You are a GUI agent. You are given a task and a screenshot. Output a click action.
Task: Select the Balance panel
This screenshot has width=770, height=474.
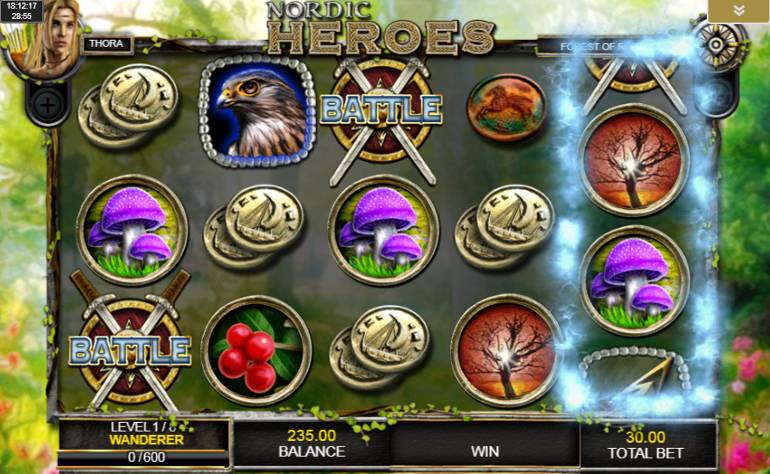311,444
